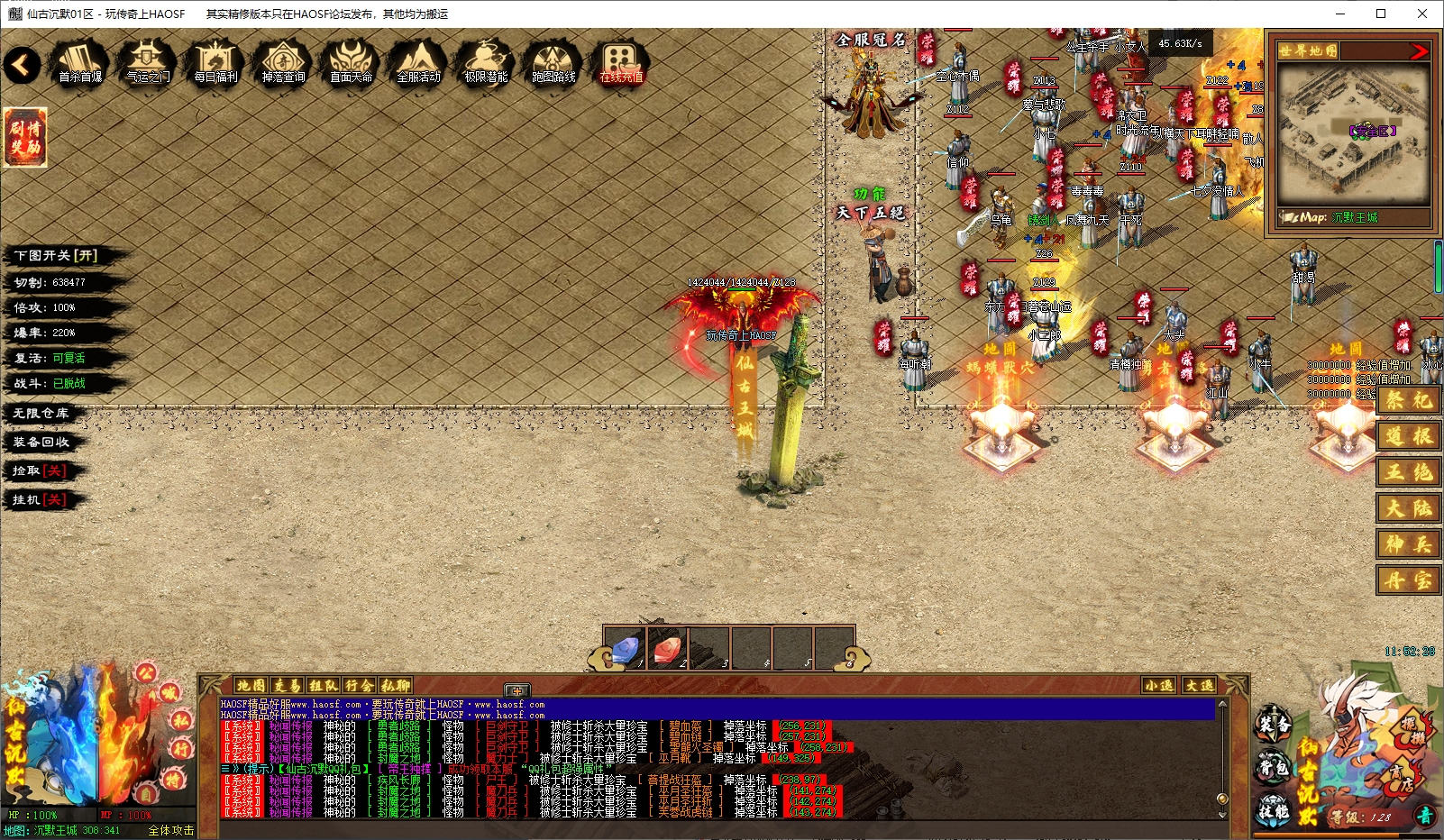Open the 祭祀 side button
The width and height of the screenshot is (1444, 840).
[1408, 400]
